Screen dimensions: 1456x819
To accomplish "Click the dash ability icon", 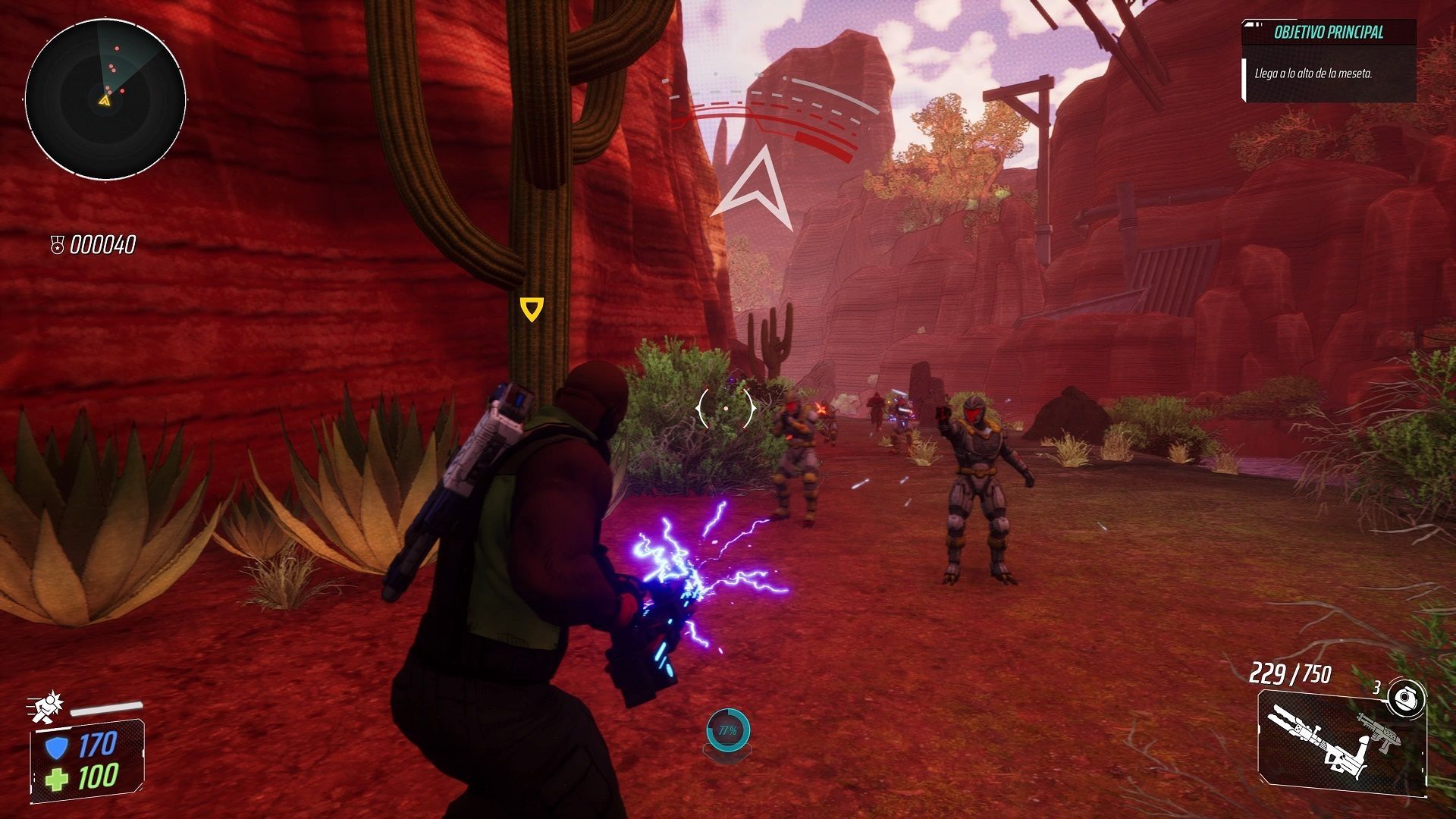I will point(48,705).
